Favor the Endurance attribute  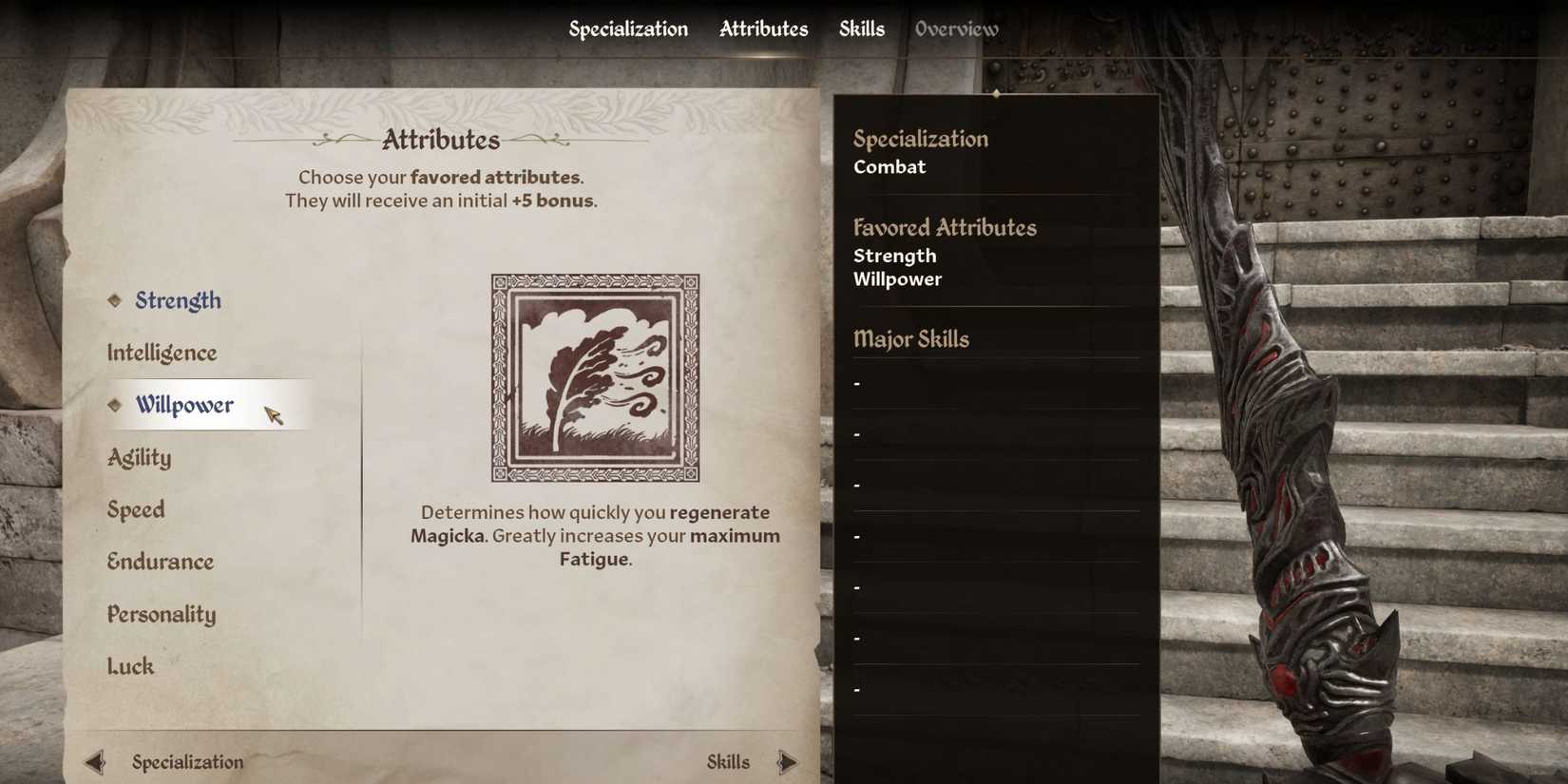tap(160, 562)
